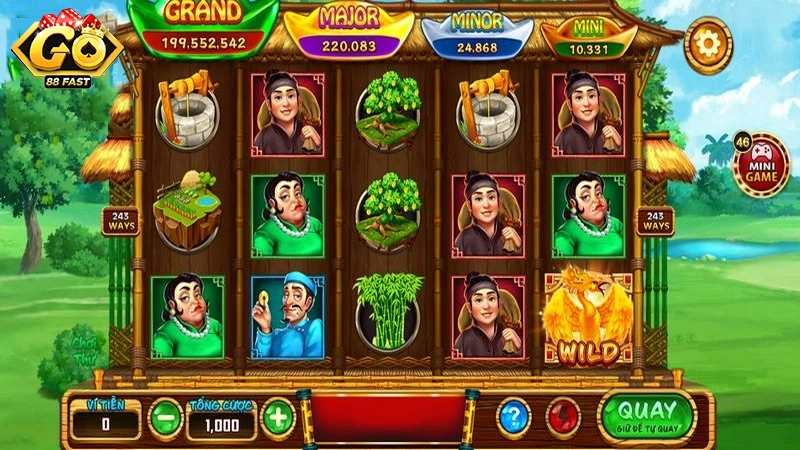Open help with the blue question mark
Screen dimensions: 800x450
tap(513, 416)
